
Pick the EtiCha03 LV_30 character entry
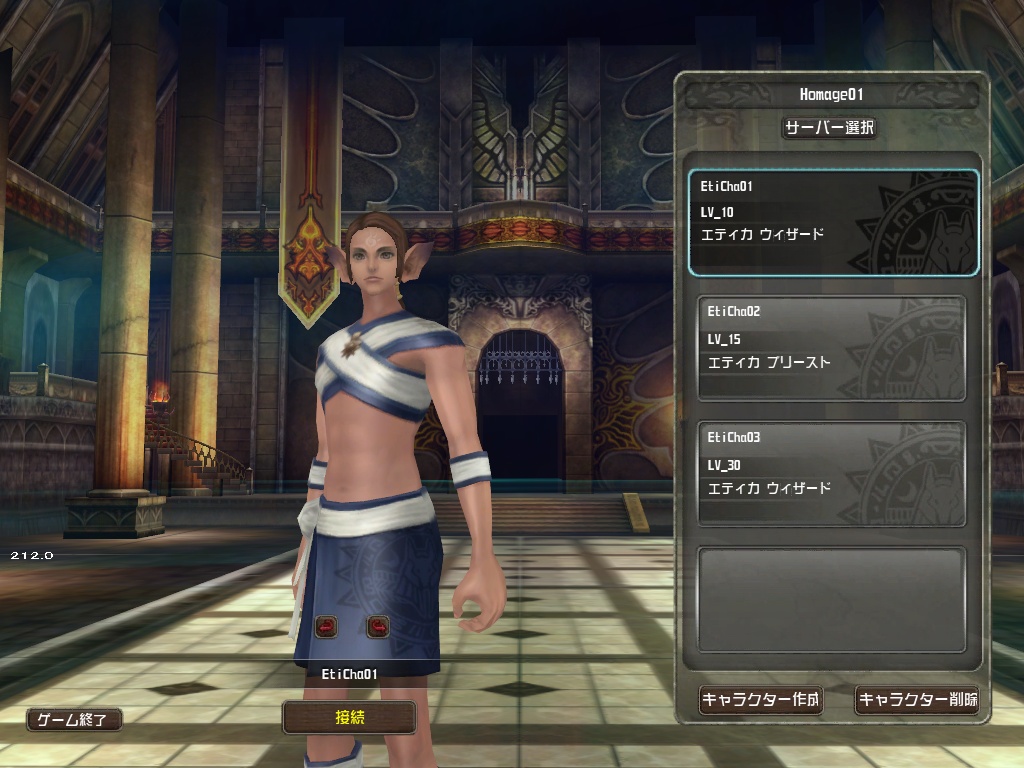(831, 474)
